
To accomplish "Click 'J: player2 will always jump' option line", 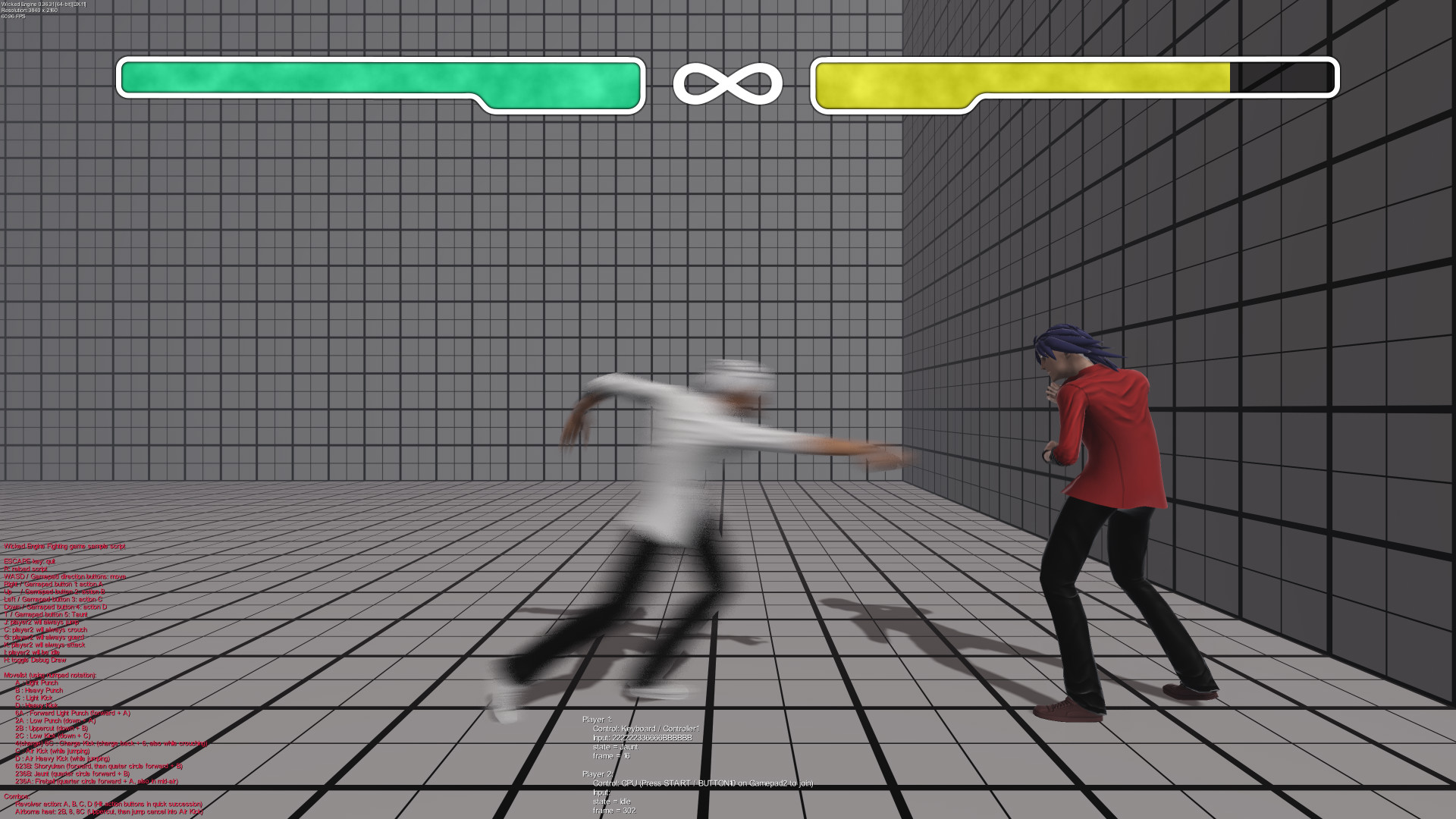I will tap(41, 622).
